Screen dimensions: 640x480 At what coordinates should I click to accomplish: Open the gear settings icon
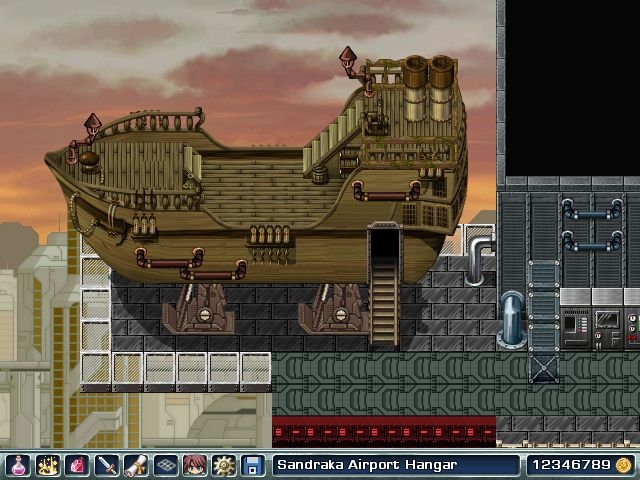coord(223,465)
